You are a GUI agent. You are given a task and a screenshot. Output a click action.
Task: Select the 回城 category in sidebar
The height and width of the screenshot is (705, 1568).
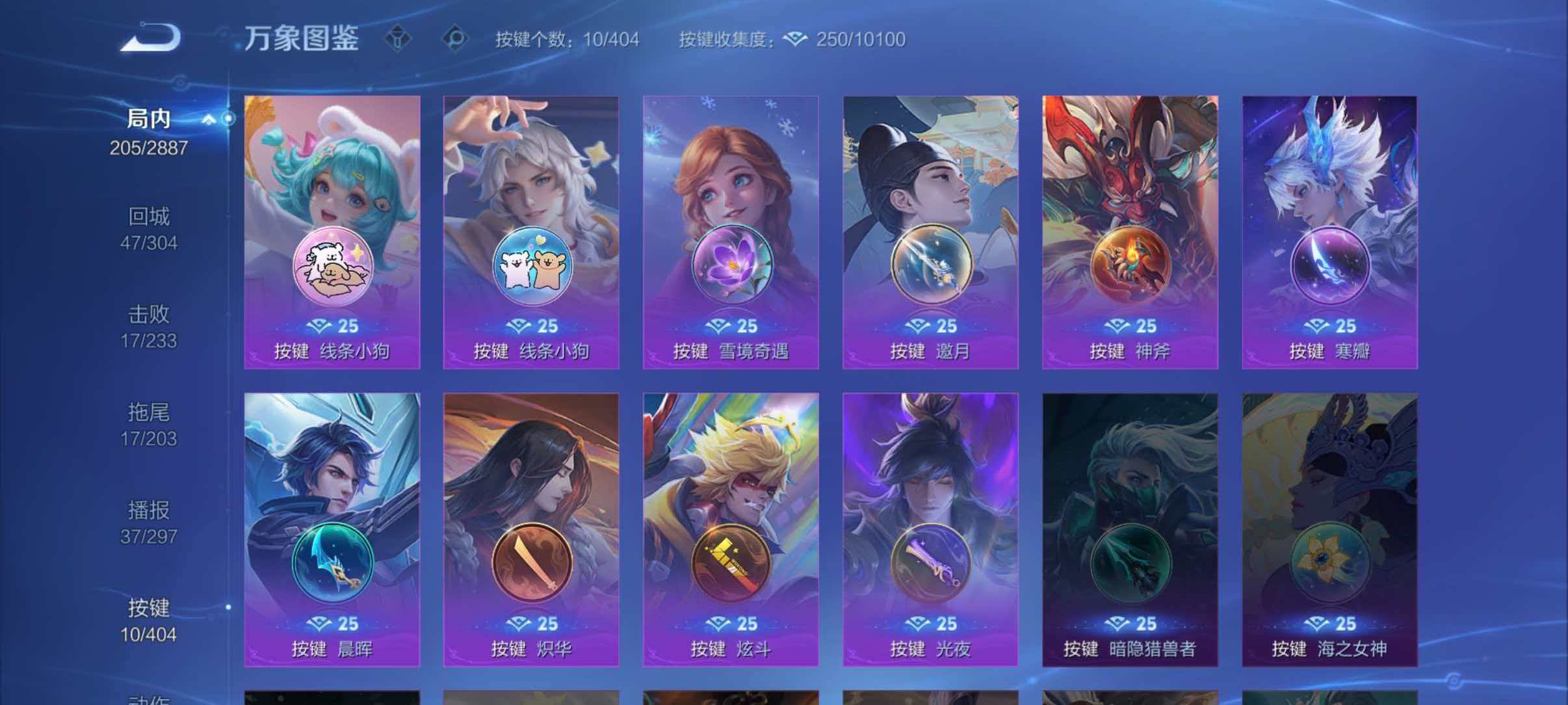point(150,217)
